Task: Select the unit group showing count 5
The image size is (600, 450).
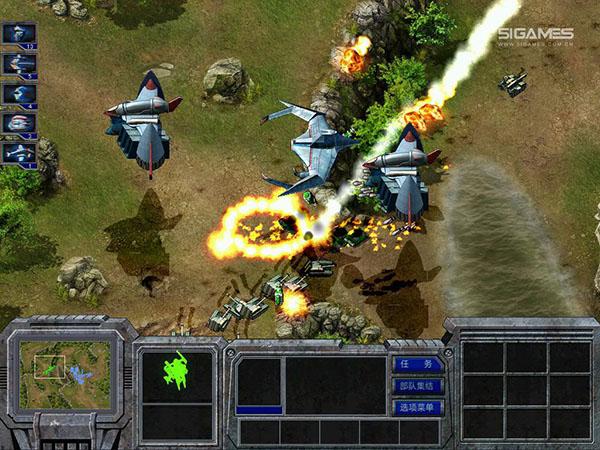Action: point(19,65)
